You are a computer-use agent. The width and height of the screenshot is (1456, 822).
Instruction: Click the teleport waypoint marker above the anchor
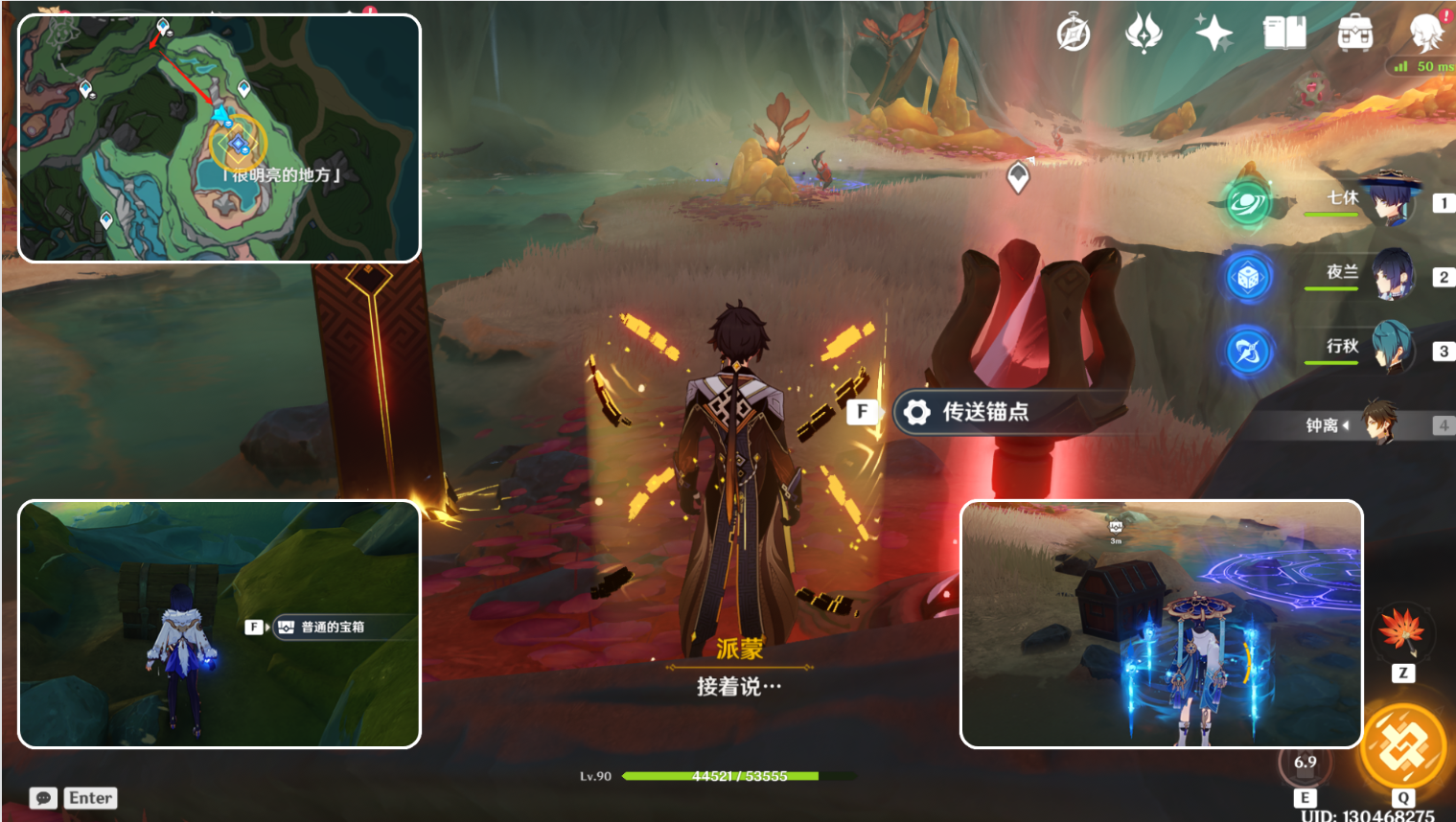(x=1018, y=176)
